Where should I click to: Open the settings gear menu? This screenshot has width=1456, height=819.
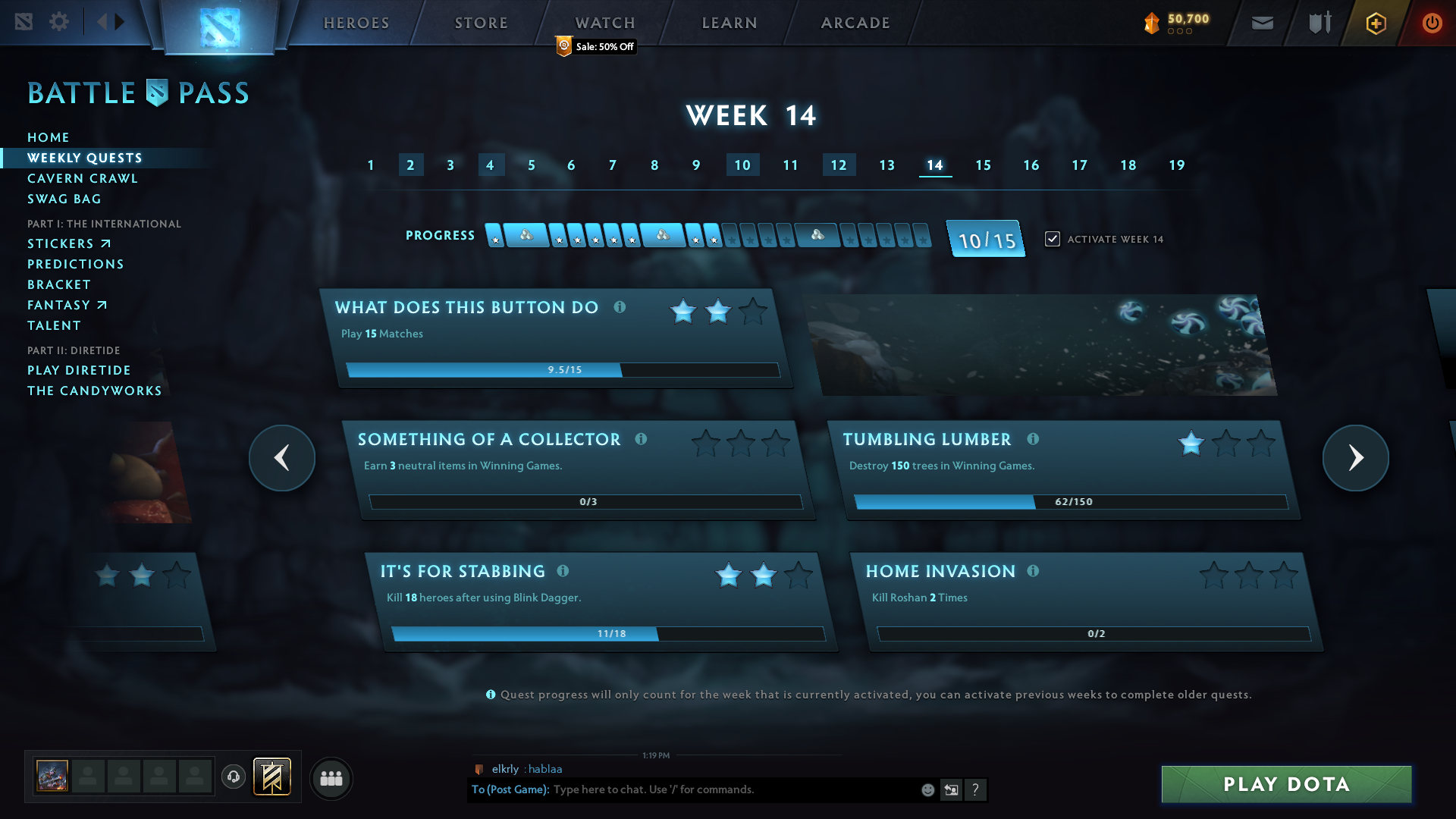[59, 22]
